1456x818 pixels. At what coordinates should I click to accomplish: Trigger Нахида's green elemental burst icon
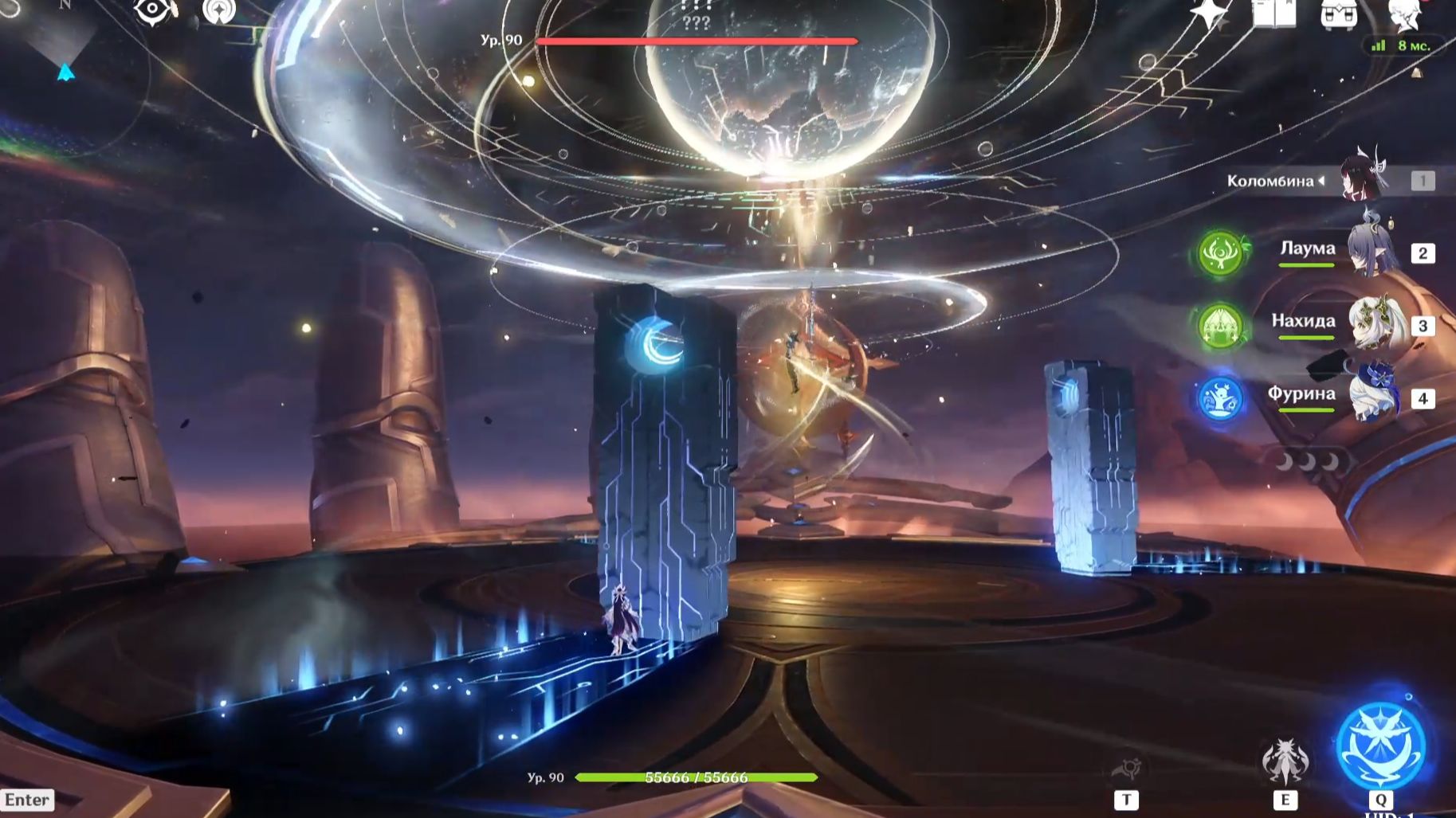click(1220, 326)
